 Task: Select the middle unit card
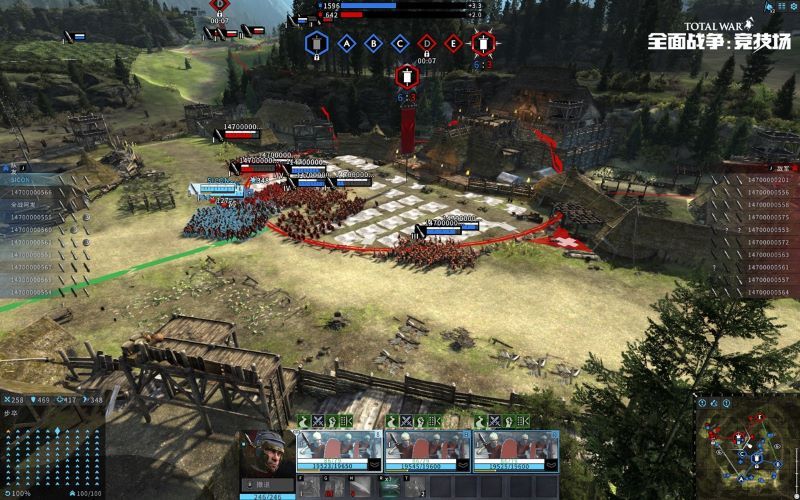(427, 448)
